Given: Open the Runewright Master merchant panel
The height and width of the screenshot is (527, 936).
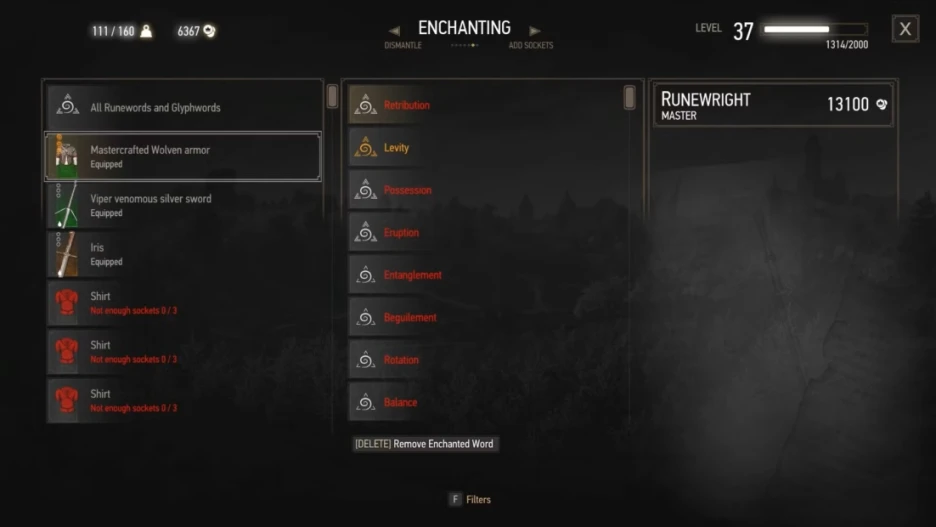Looking at the screenshot, I should tap(772, 105).
